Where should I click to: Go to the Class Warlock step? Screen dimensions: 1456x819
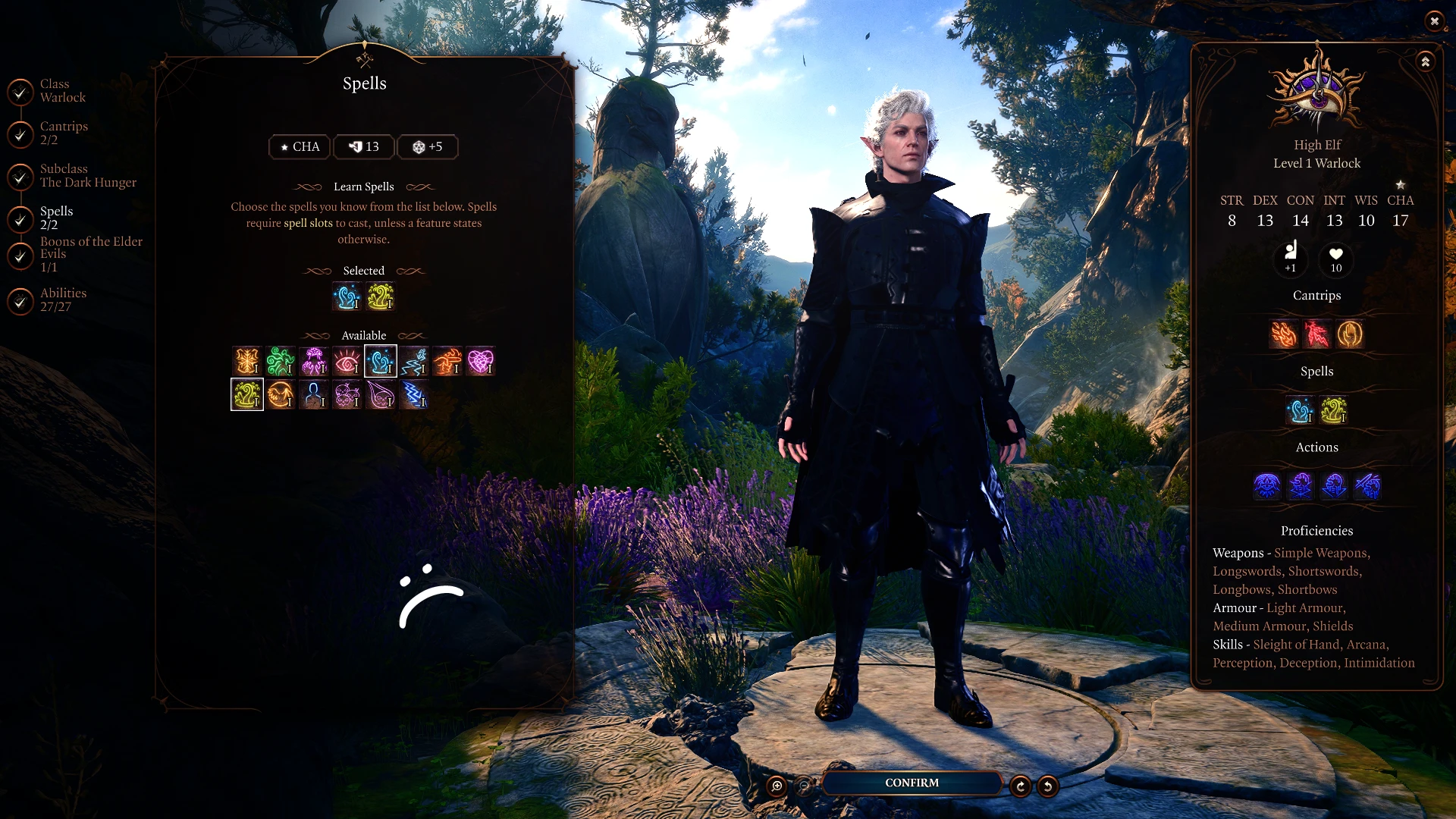point(62,91)
